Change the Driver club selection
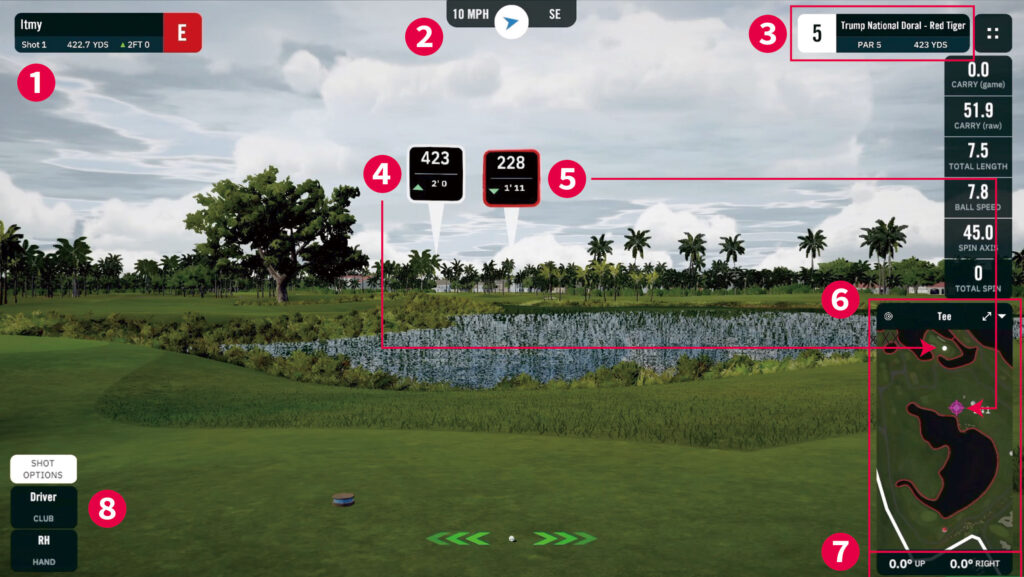The image size is (1024, 577). (43, 506)
